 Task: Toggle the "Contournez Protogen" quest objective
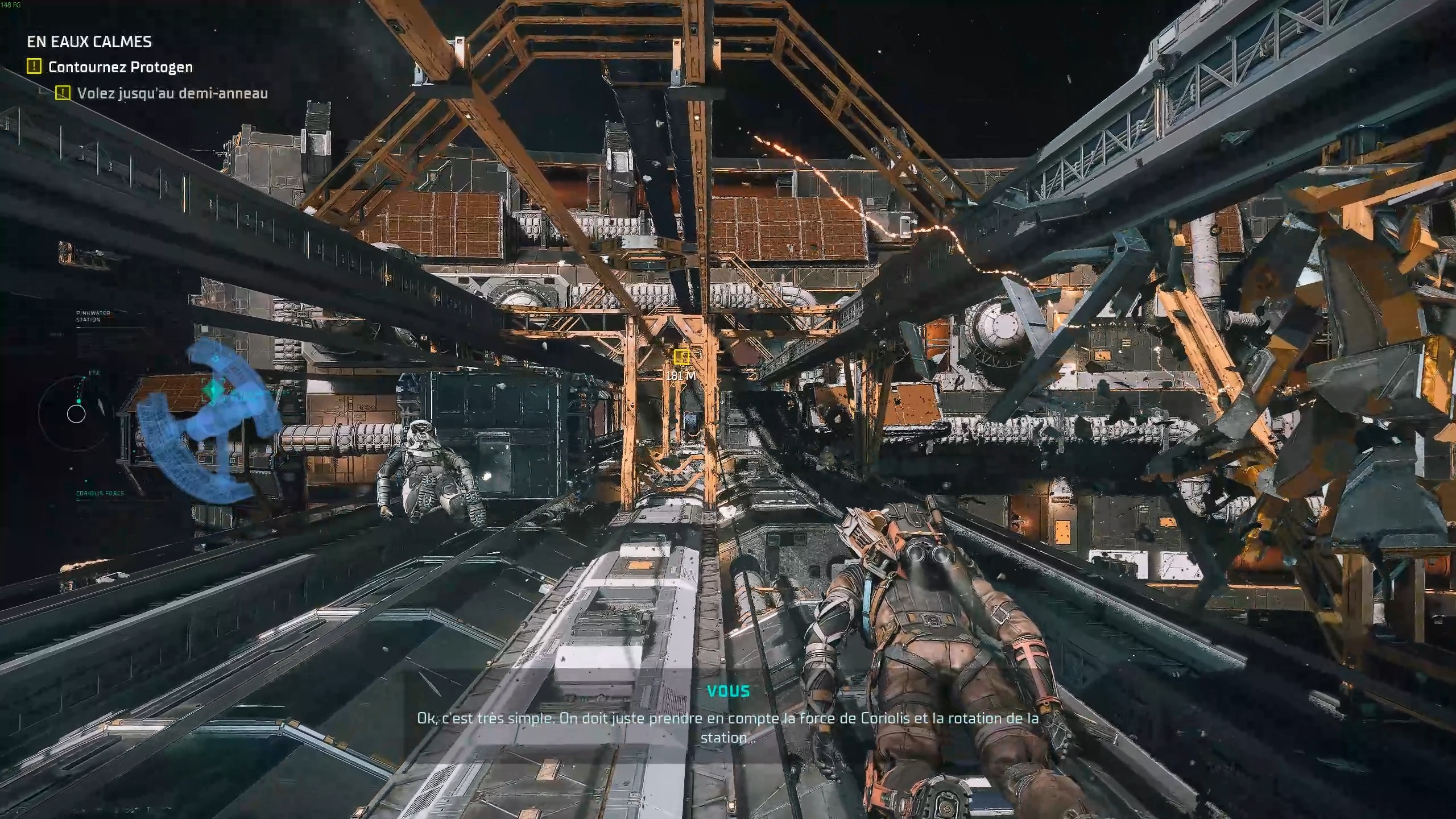tap(120, 67)
